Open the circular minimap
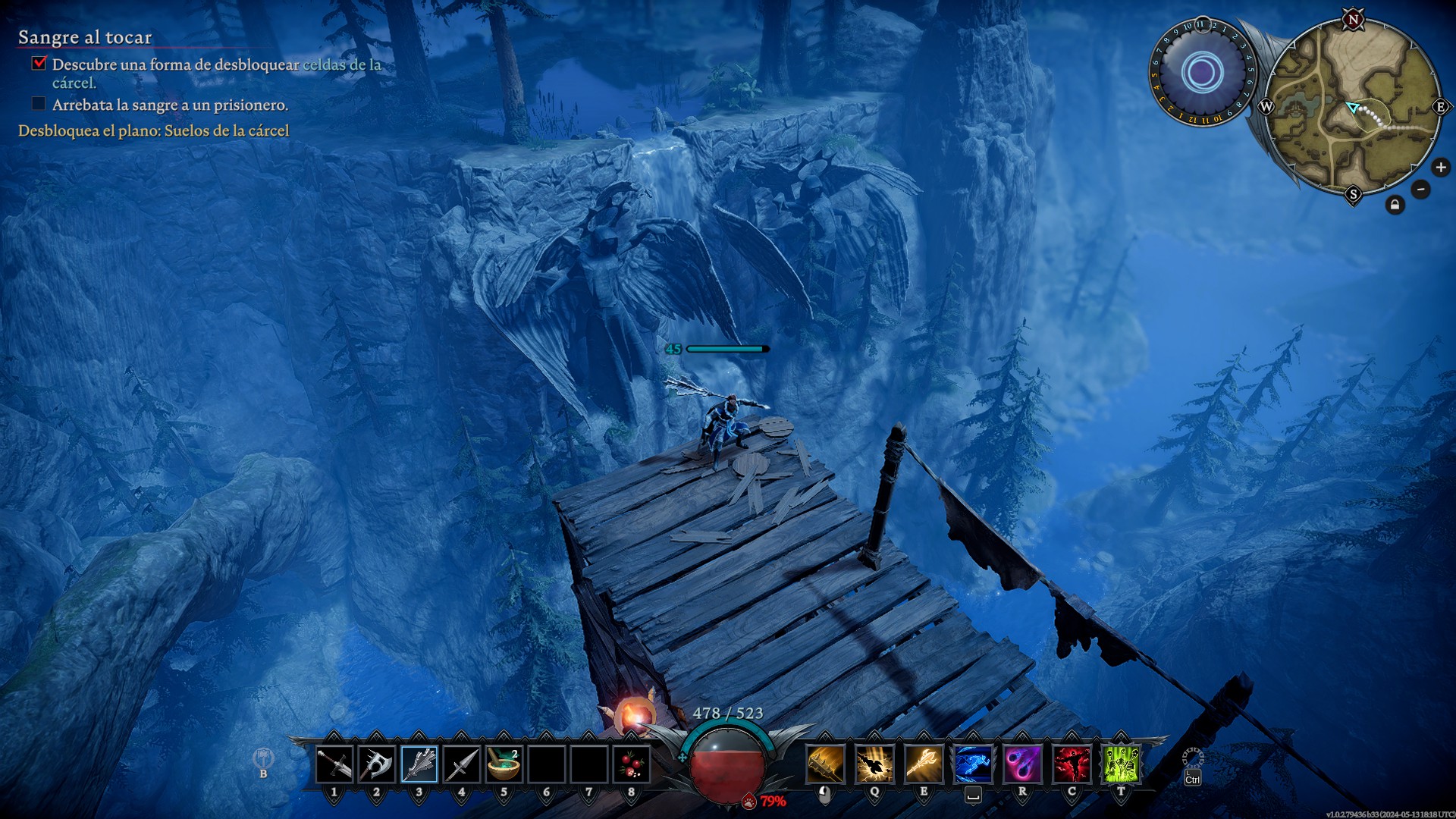The width and height of the screenshot is (1456, 819). (x=1353, y=106)
